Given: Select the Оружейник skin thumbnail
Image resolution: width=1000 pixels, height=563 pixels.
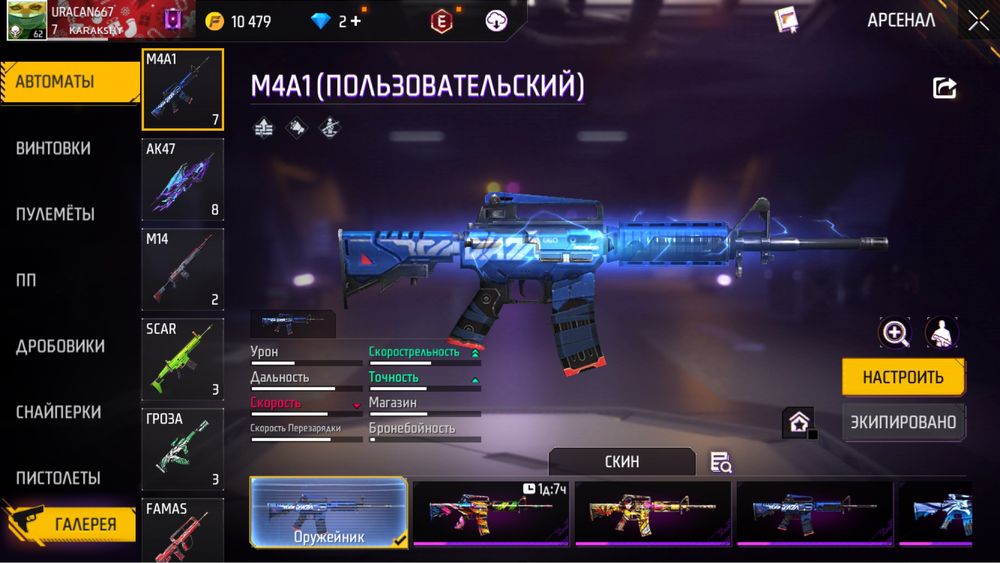Looking at the screenshot, I should pos(328,512).
